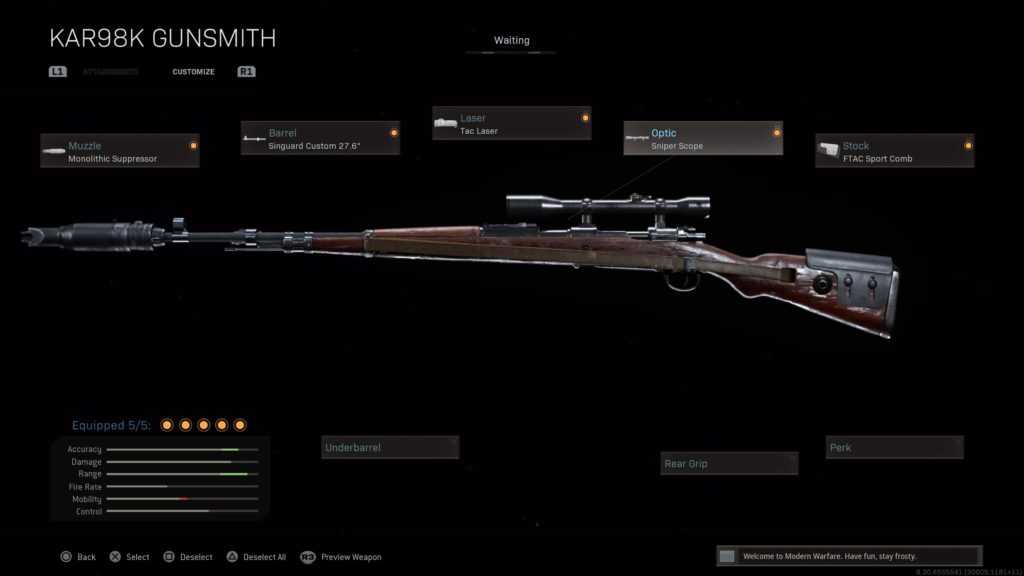1024x576 pixels.
Task: Switch to the Customize tab
Action: pyautogui.click(x=193, y=72)
